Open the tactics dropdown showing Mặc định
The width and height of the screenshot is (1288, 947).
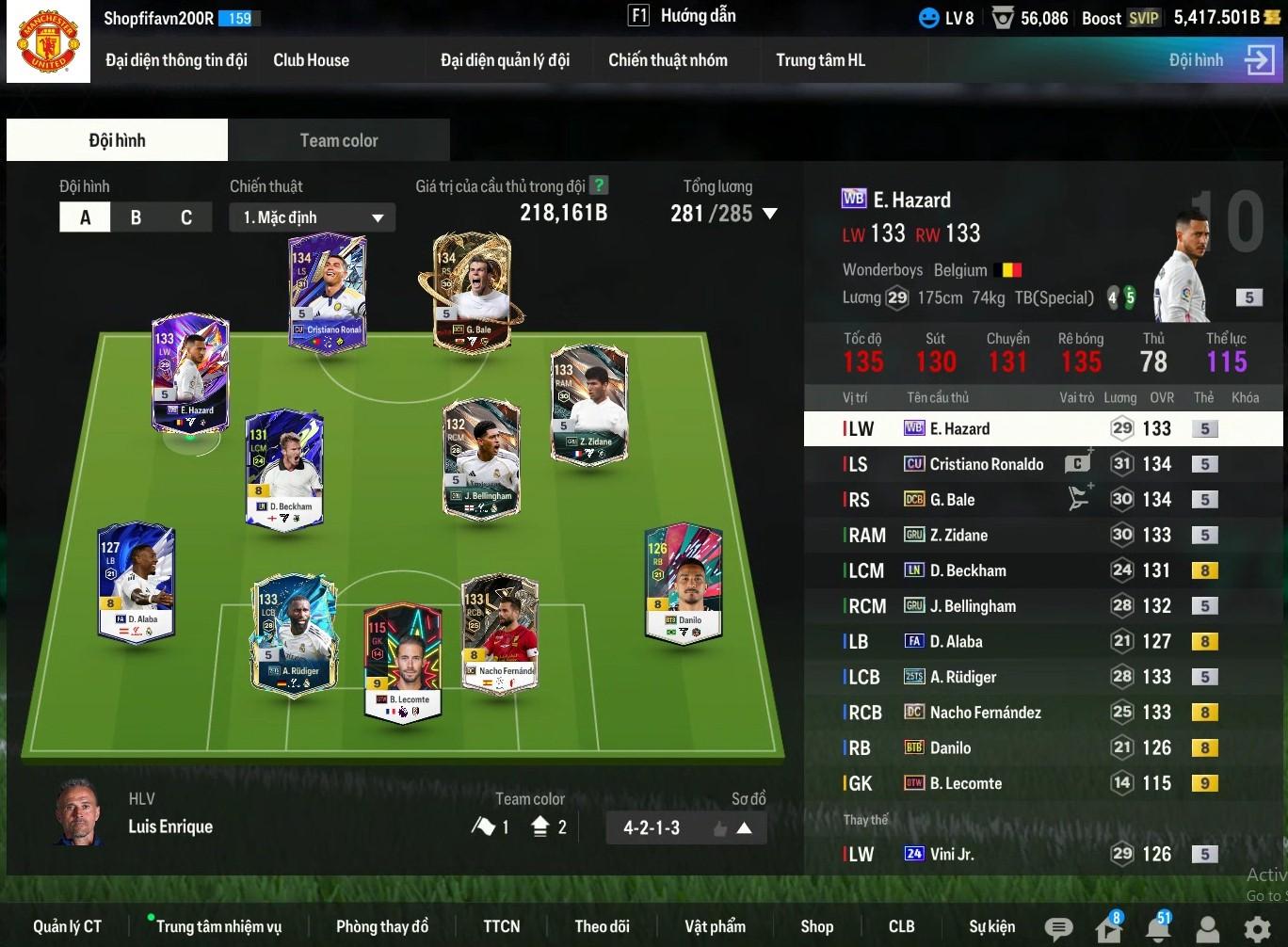tap(312, 217)
